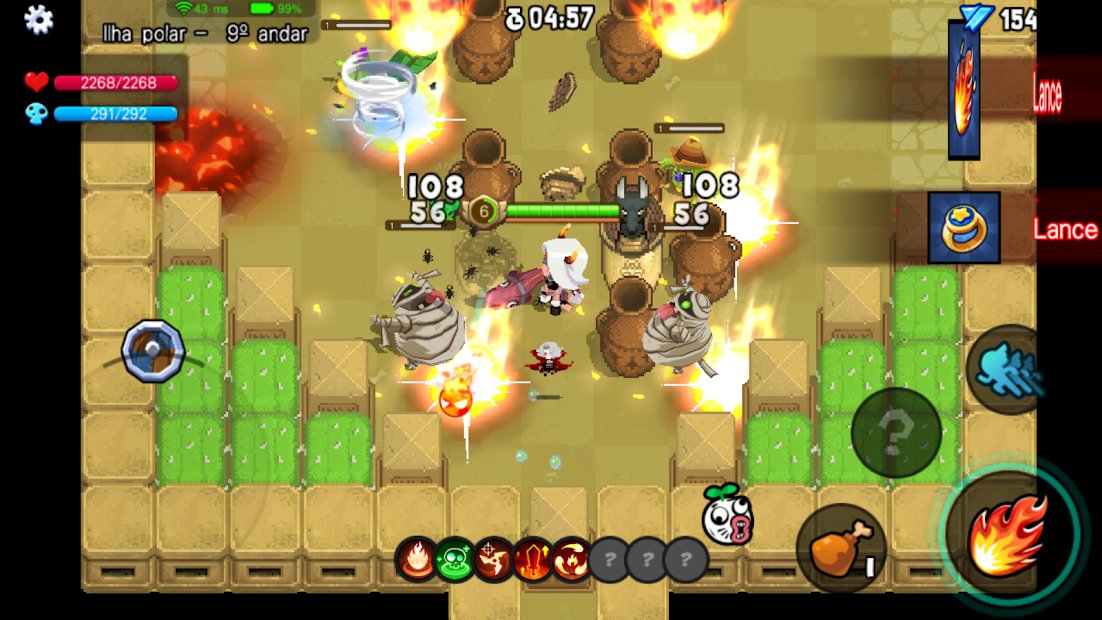Inspect the red sword upgrade buff icon
The width and height of the screenshot is (1102, 620).
point(533,559)
